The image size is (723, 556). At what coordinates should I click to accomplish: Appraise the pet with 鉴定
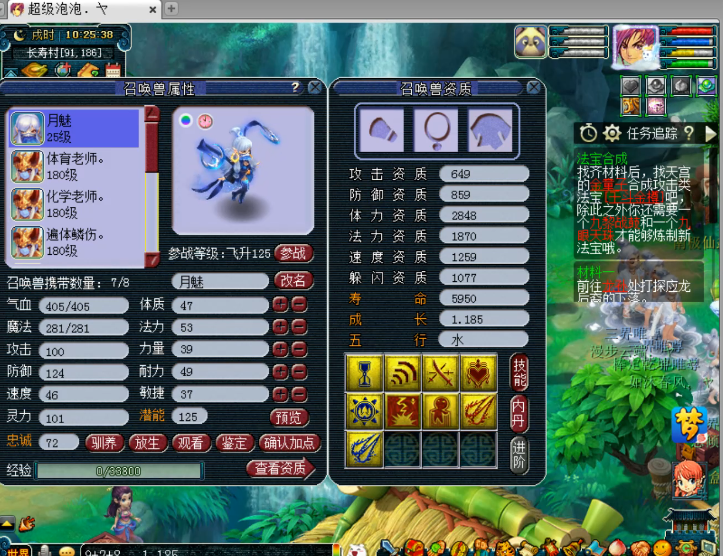pyautogui.click(x=233, y=442)
